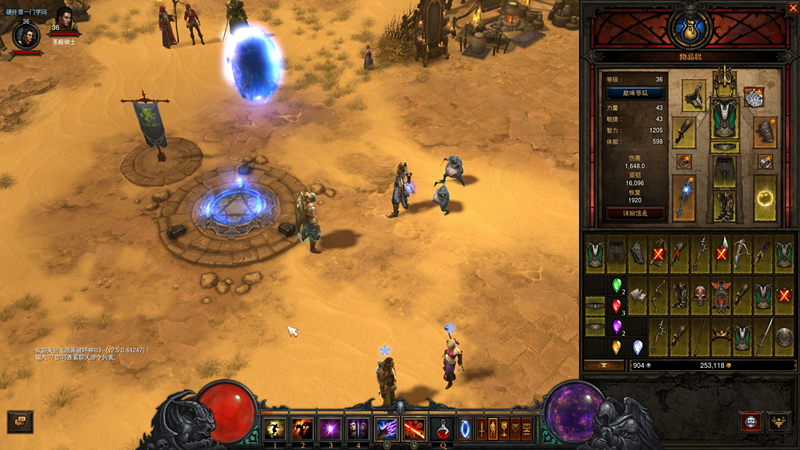
Task: Activate the first skill on the action bar
Action: [274, 430]
